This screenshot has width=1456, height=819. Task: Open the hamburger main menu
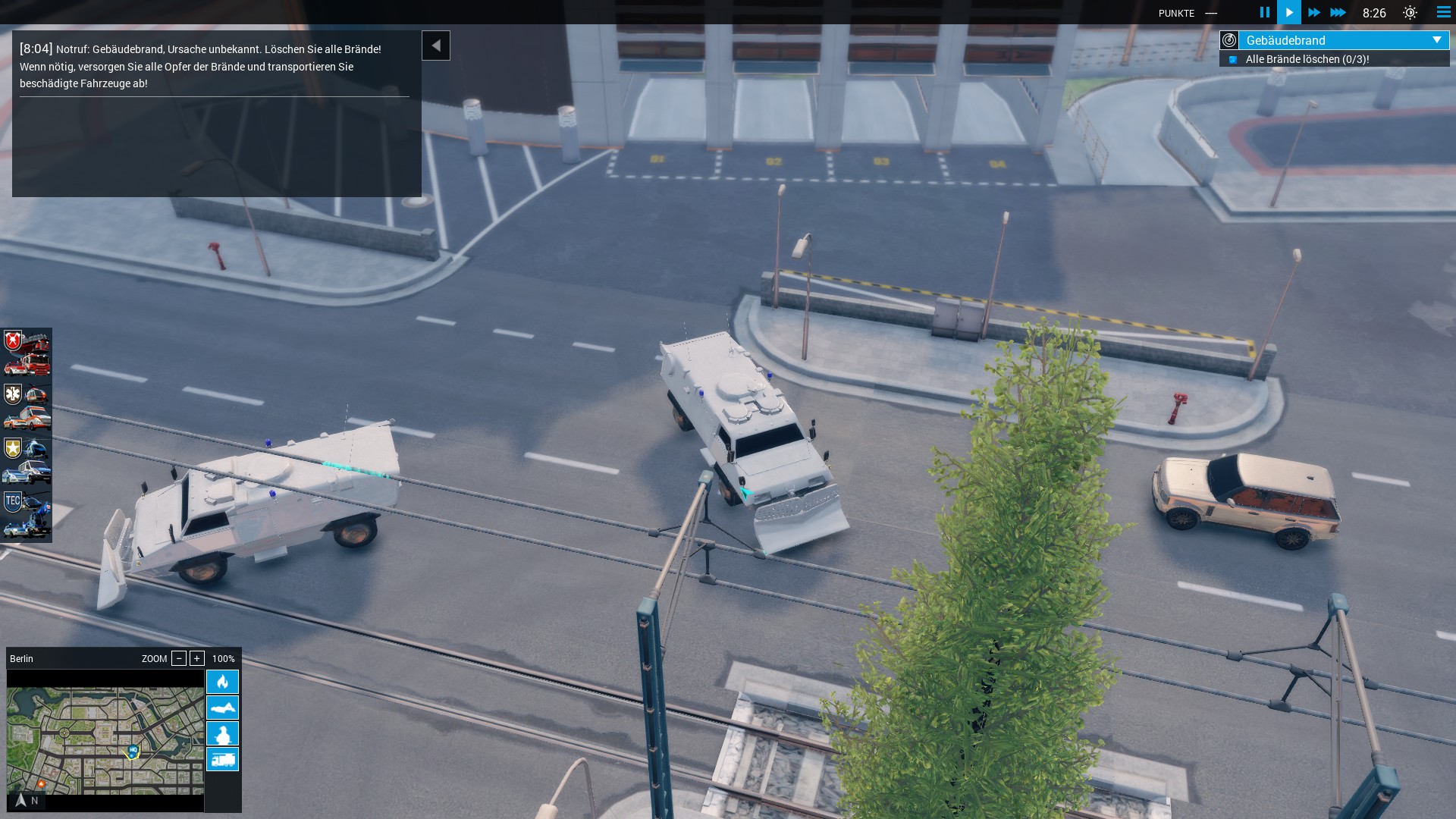click(x=1443, y=12)
